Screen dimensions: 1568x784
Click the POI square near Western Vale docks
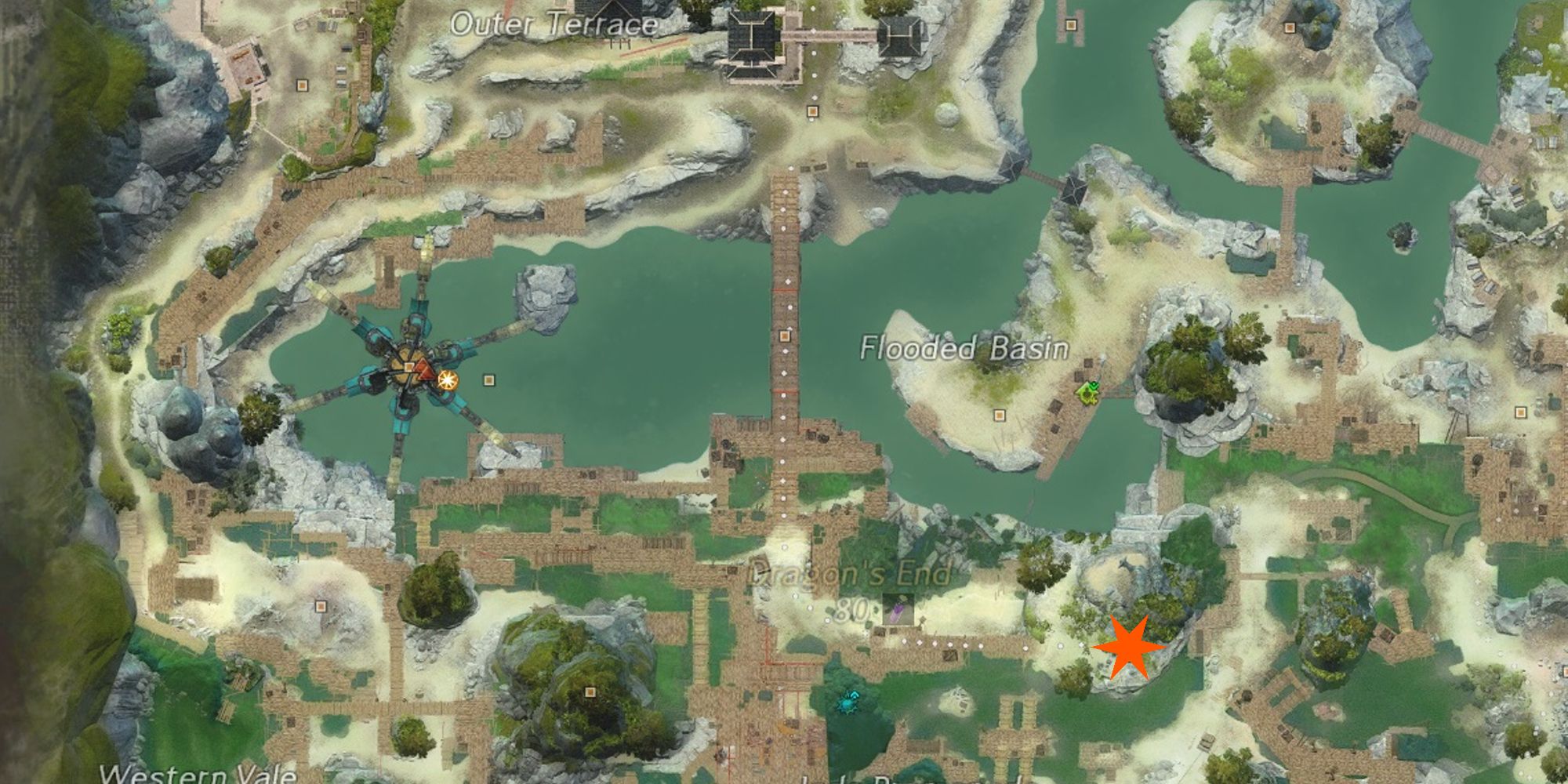pos(321,607)
